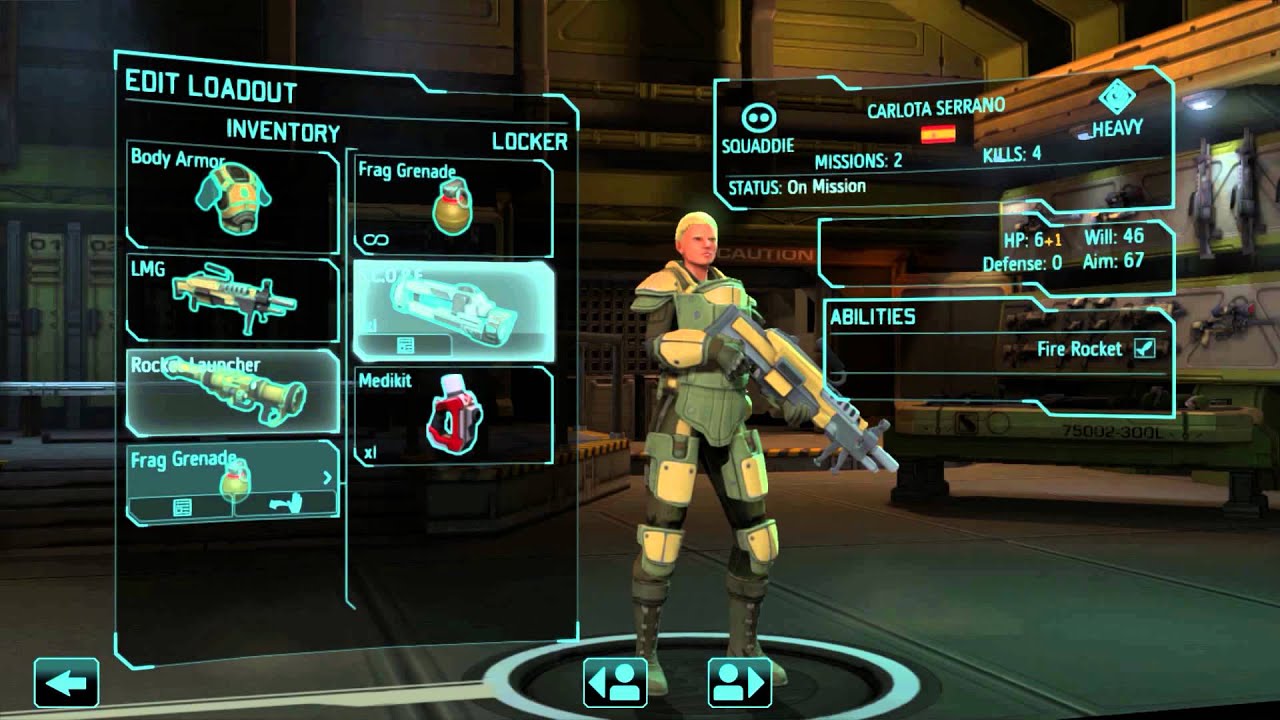The image size is (1280, 720).
Task: Switch to the previous soldier
Action: tap(615, 683)
